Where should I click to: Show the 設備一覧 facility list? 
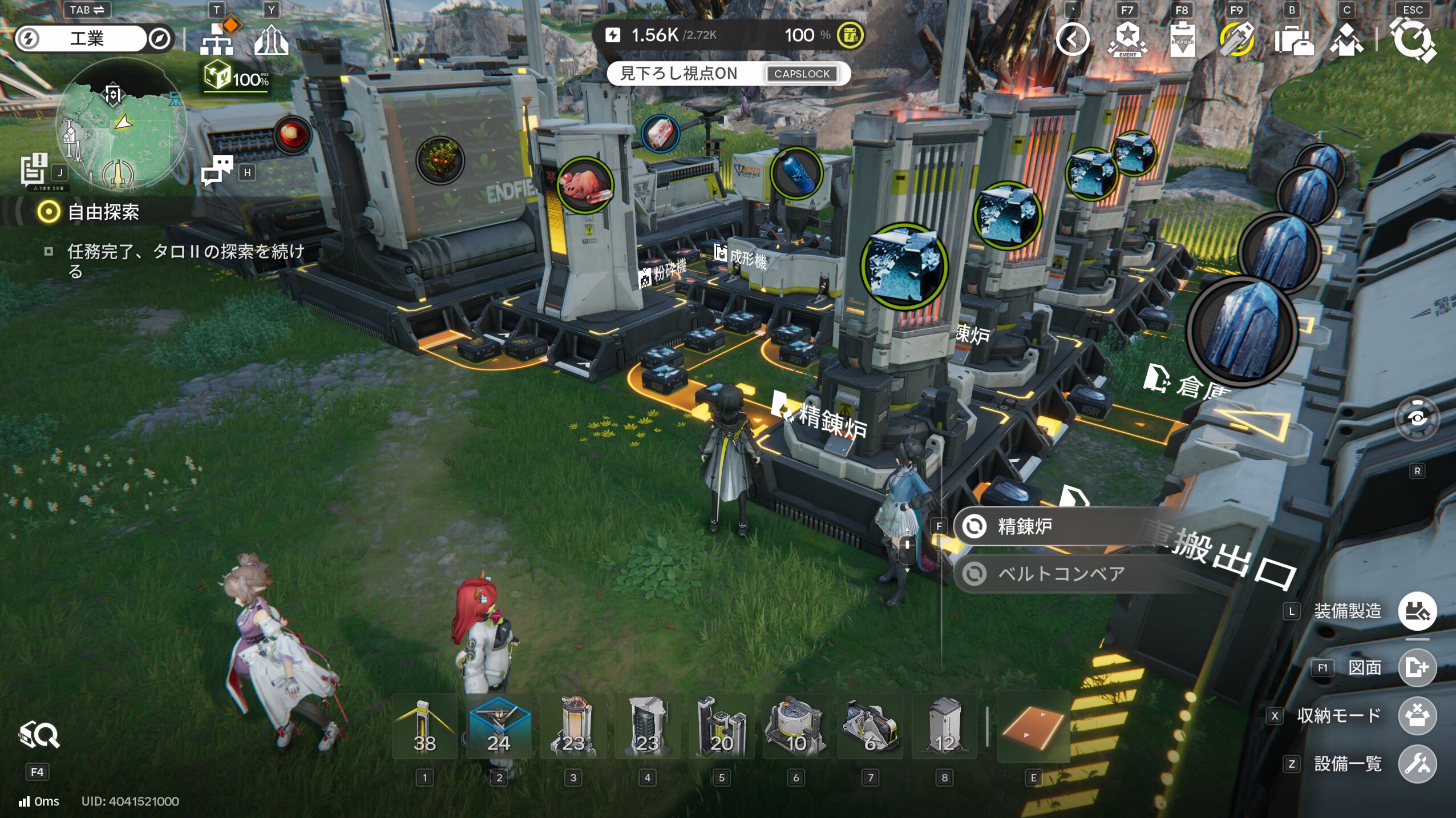(x=1416, y=764)
